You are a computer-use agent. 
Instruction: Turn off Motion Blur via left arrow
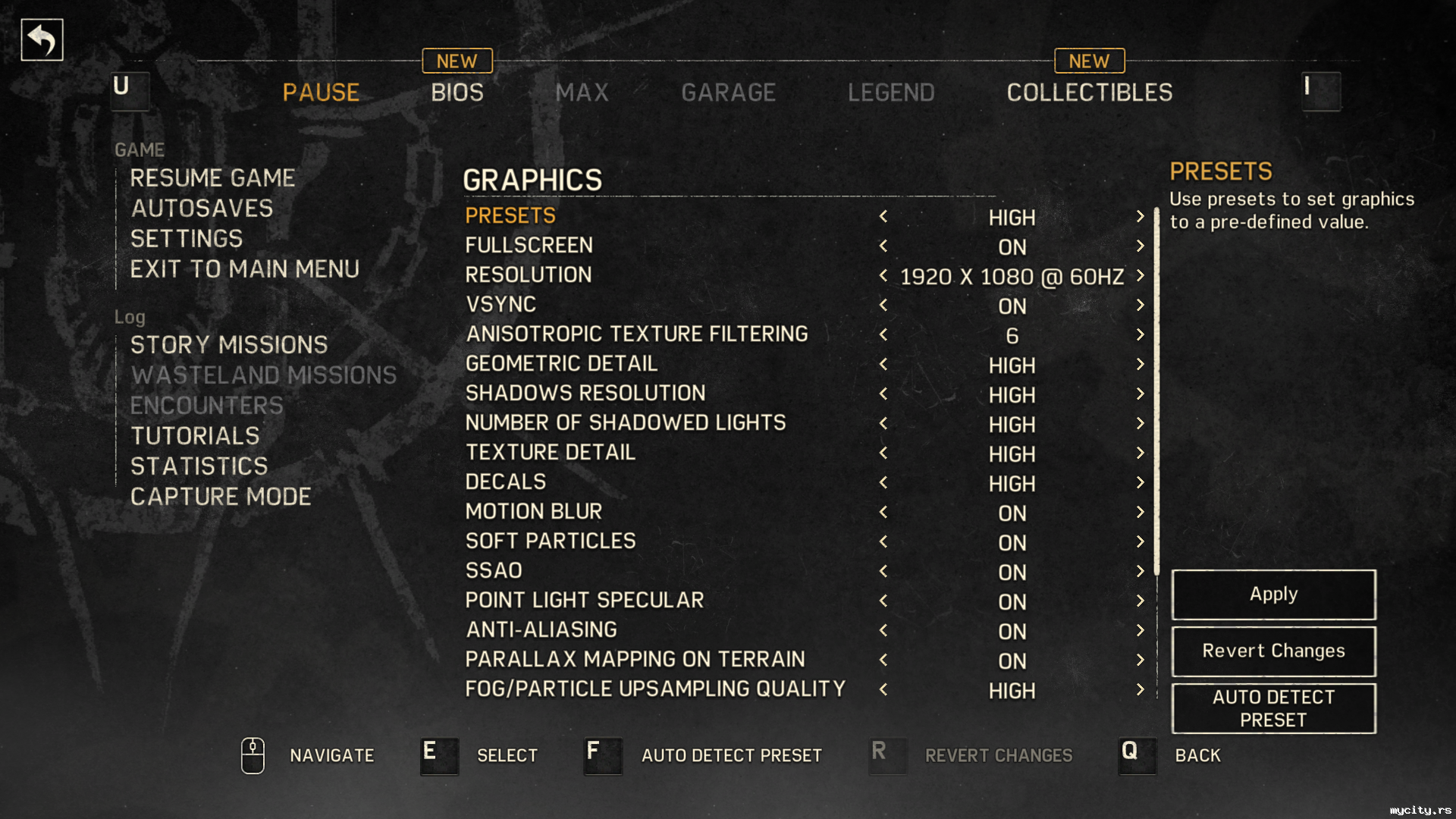883,512
